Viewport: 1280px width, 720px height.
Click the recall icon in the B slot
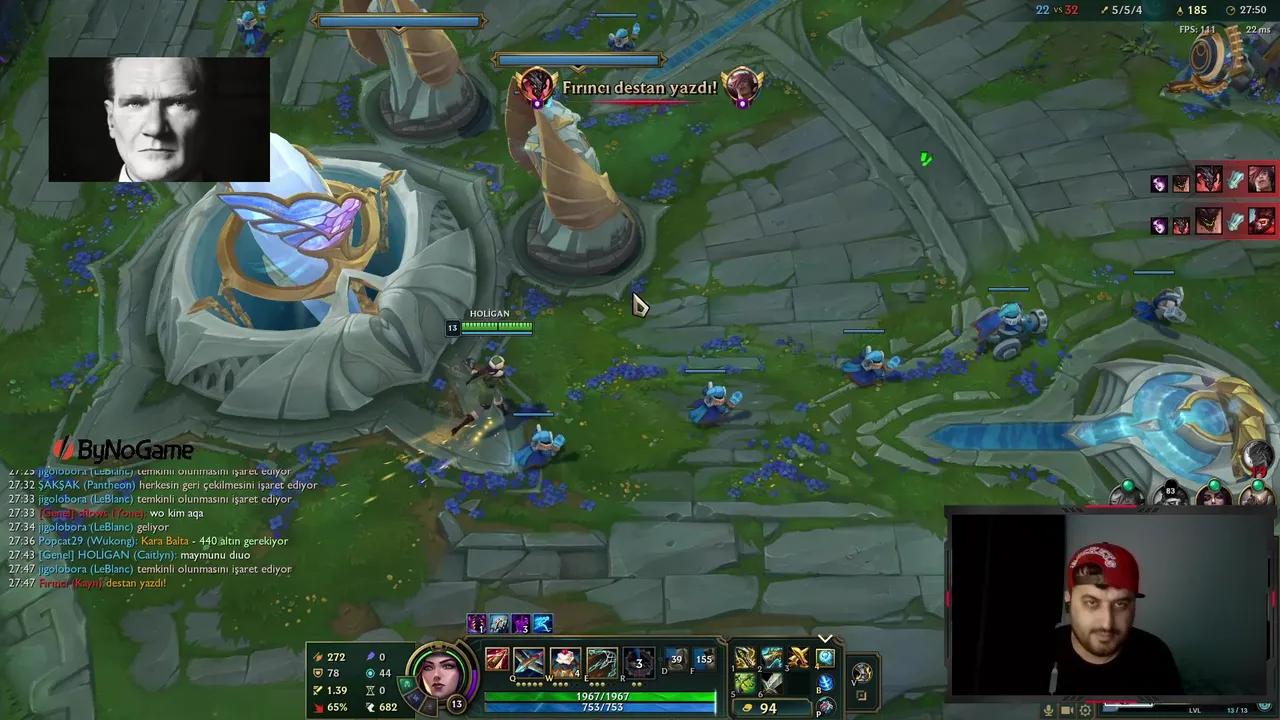pos(826,684)
